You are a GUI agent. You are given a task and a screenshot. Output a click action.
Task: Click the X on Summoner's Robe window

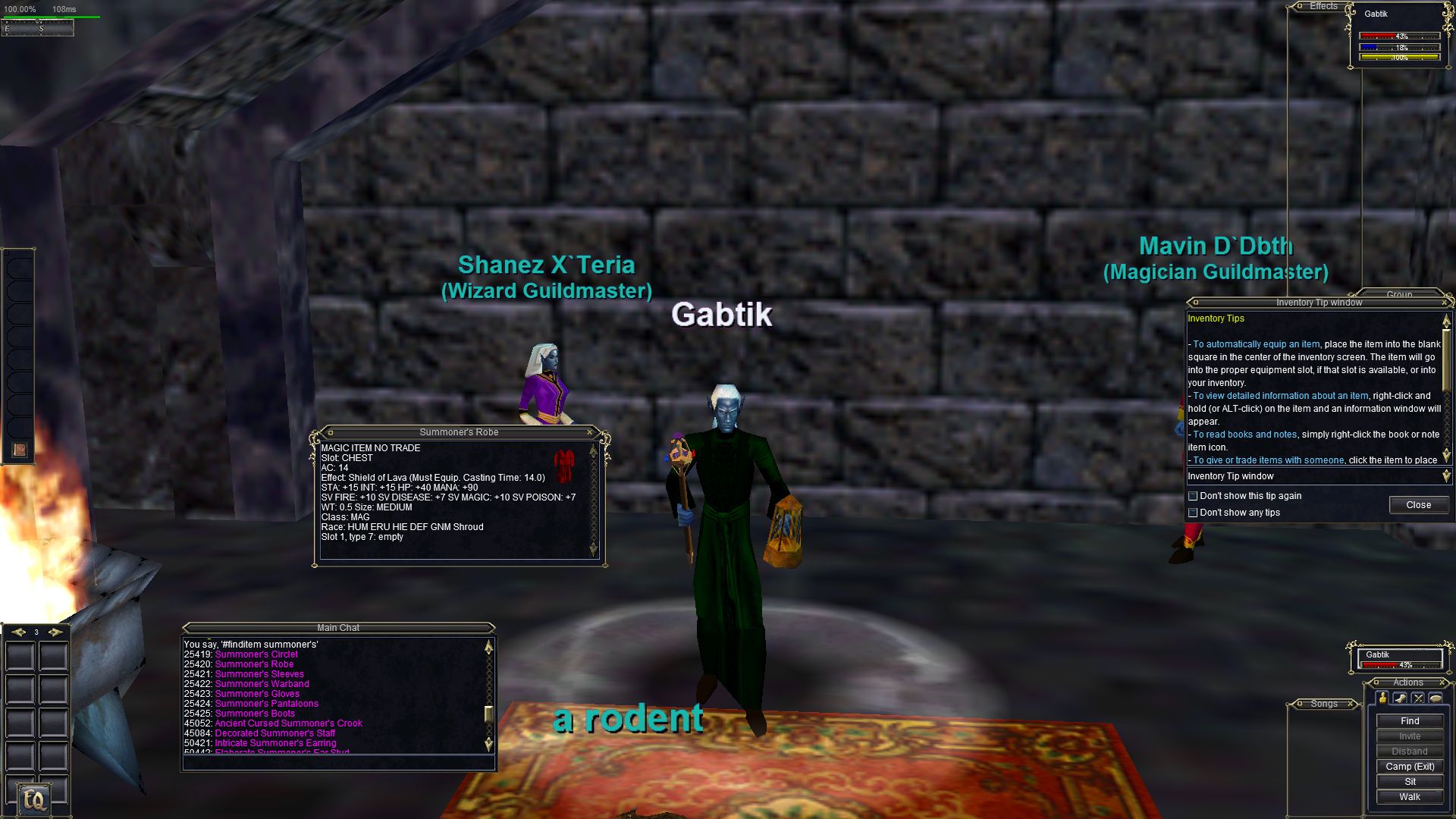click(x=589, y=432)
